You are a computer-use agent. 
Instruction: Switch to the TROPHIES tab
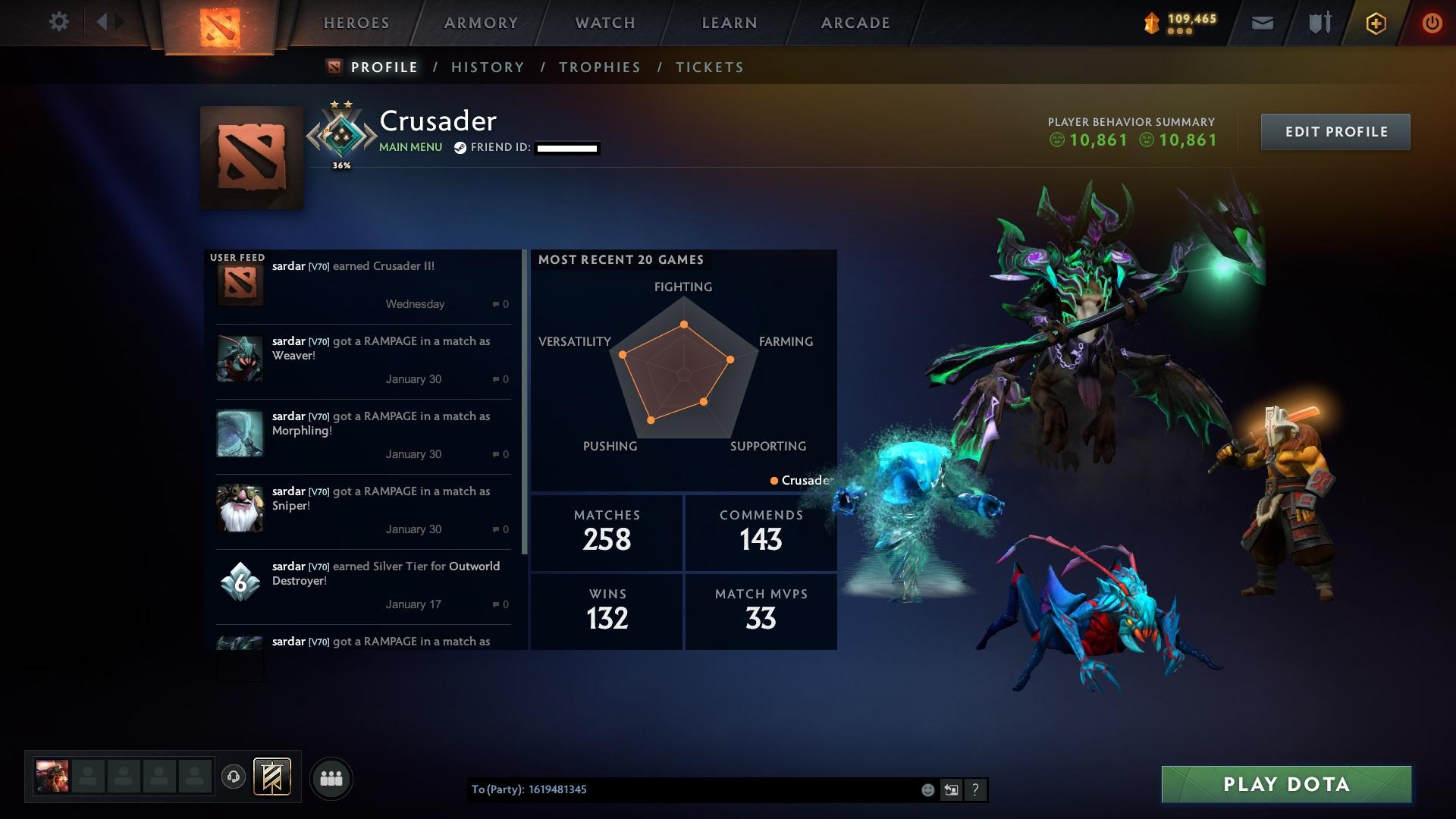coord(599,67)
